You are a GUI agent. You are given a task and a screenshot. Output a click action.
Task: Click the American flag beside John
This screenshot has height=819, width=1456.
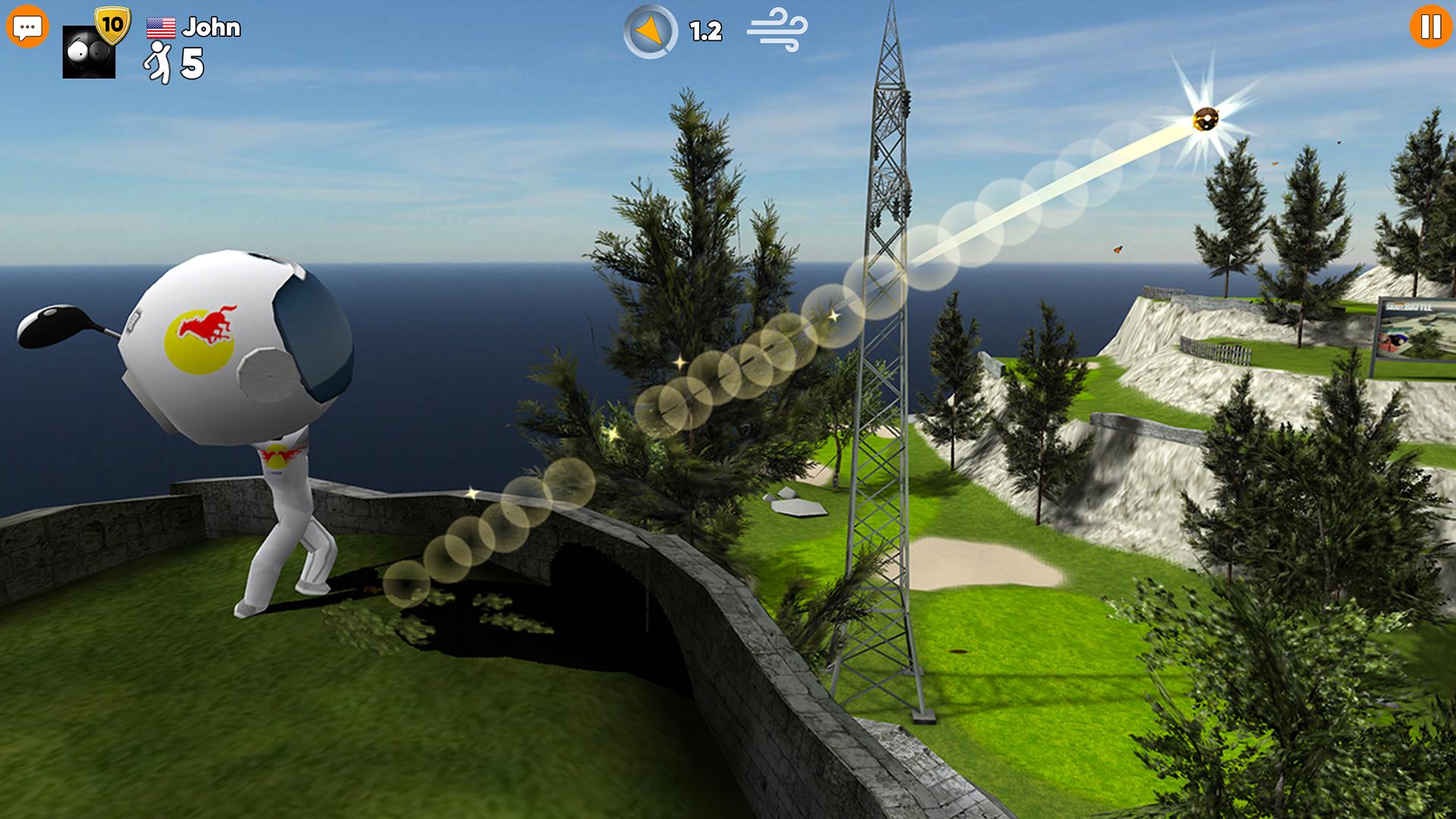pyautogui.click(x=162, y=28)
